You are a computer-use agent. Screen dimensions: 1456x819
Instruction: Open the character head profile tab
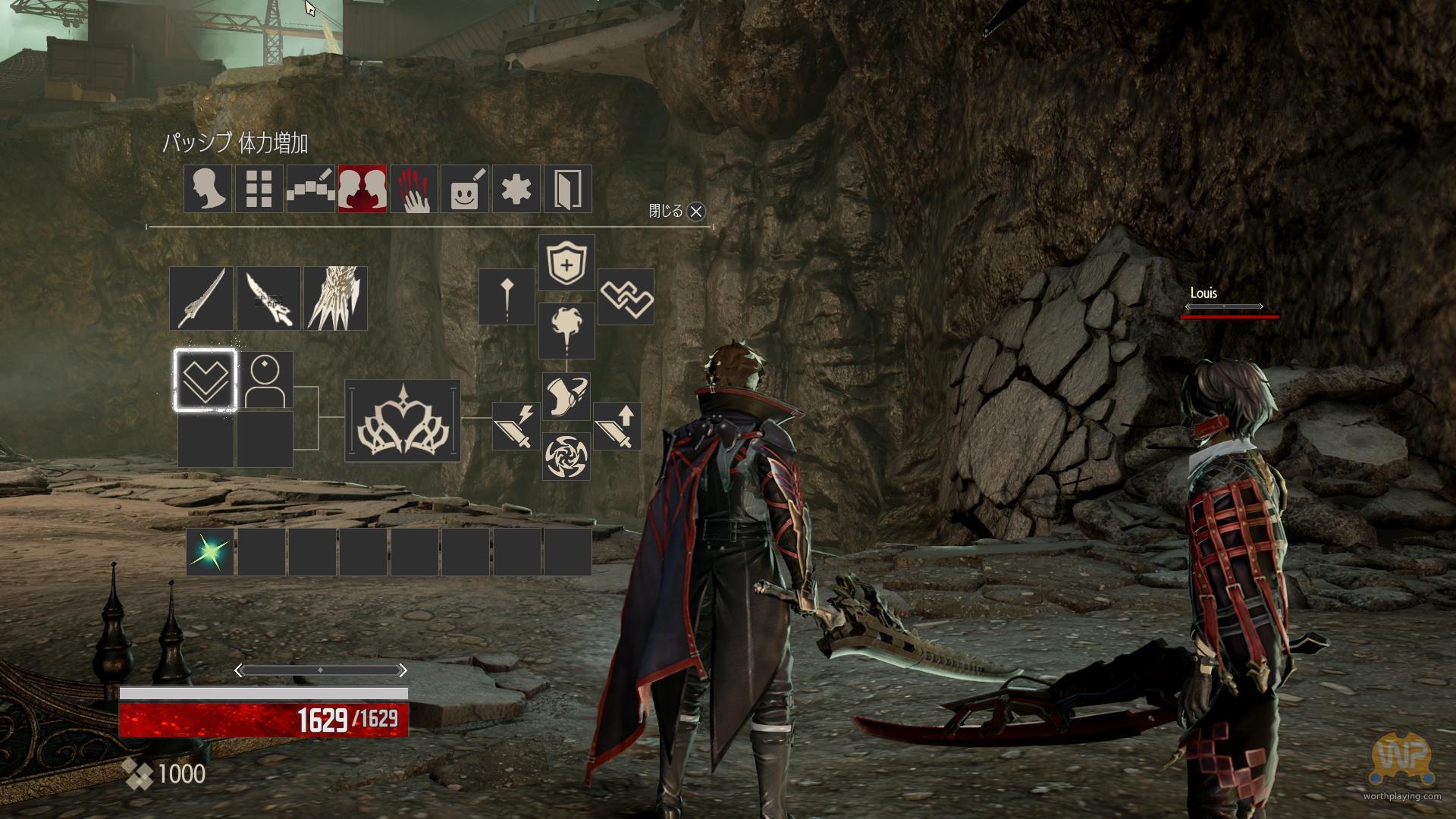(x=208, y=189)
